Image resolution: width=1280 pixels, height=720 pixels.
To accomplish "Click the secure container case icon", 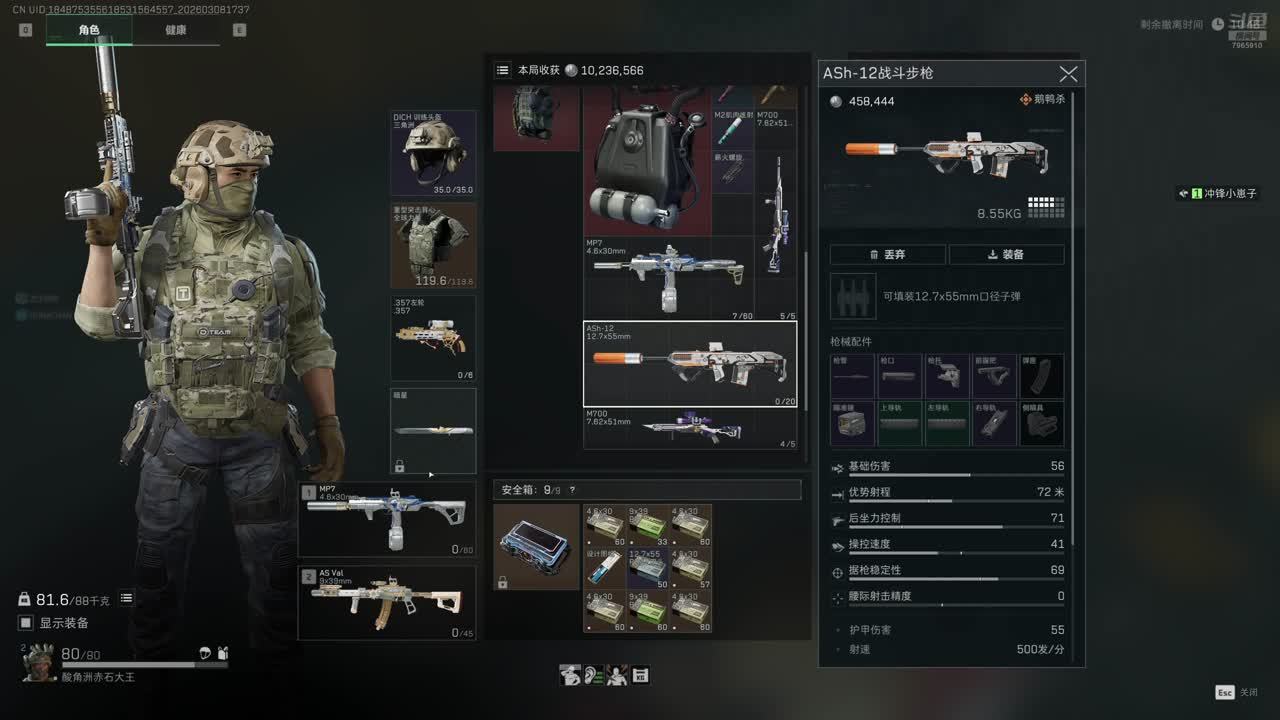I will 536,547.
